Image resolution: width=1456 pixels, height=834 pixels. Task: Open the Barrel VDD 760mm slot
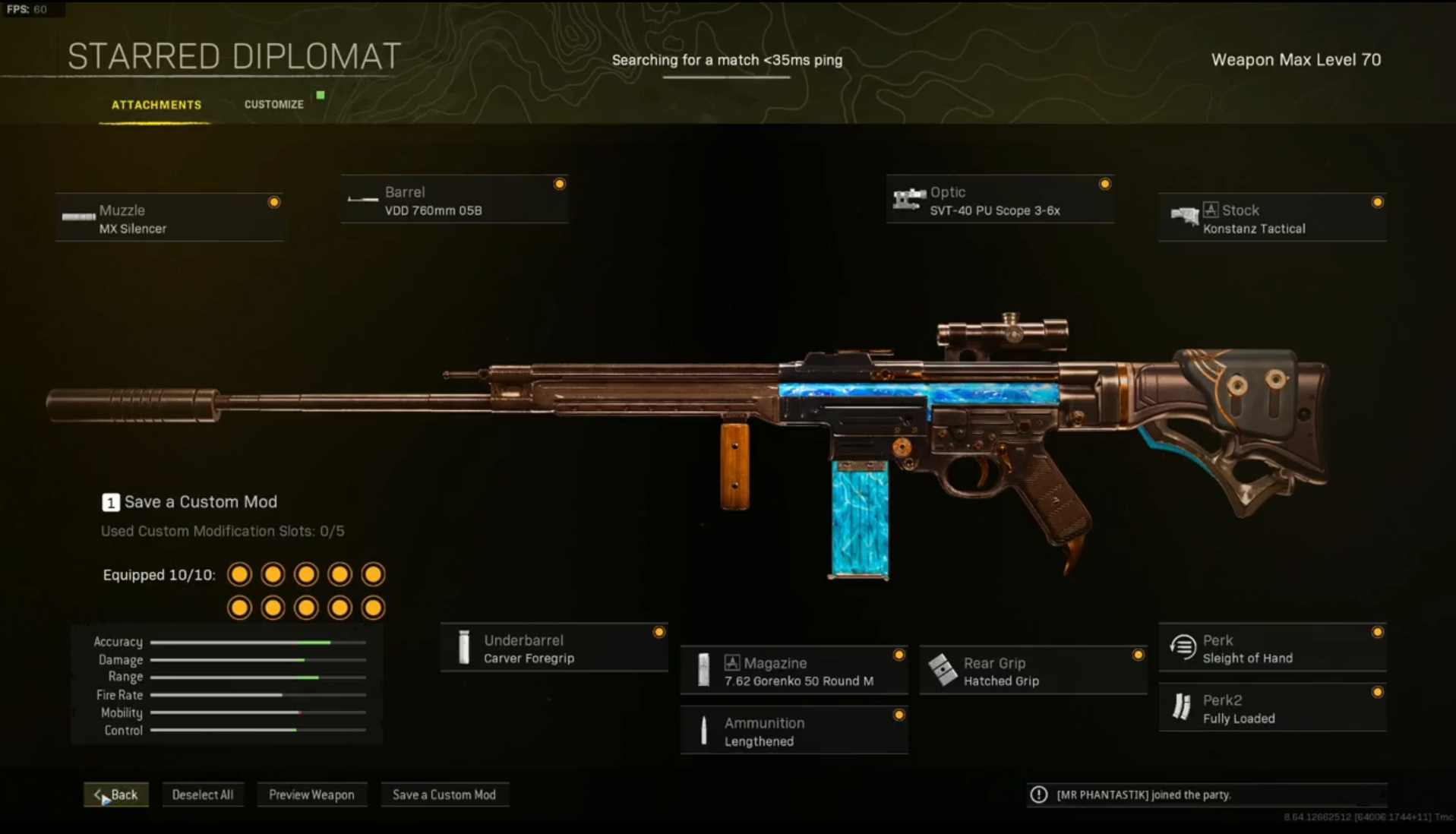pos(454,201)
